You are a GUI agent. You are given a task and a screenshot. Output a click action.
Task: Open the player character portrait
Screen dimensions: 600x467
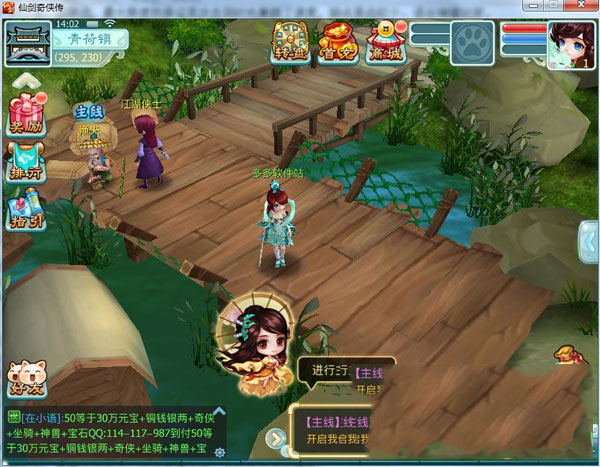click(571, 45)
